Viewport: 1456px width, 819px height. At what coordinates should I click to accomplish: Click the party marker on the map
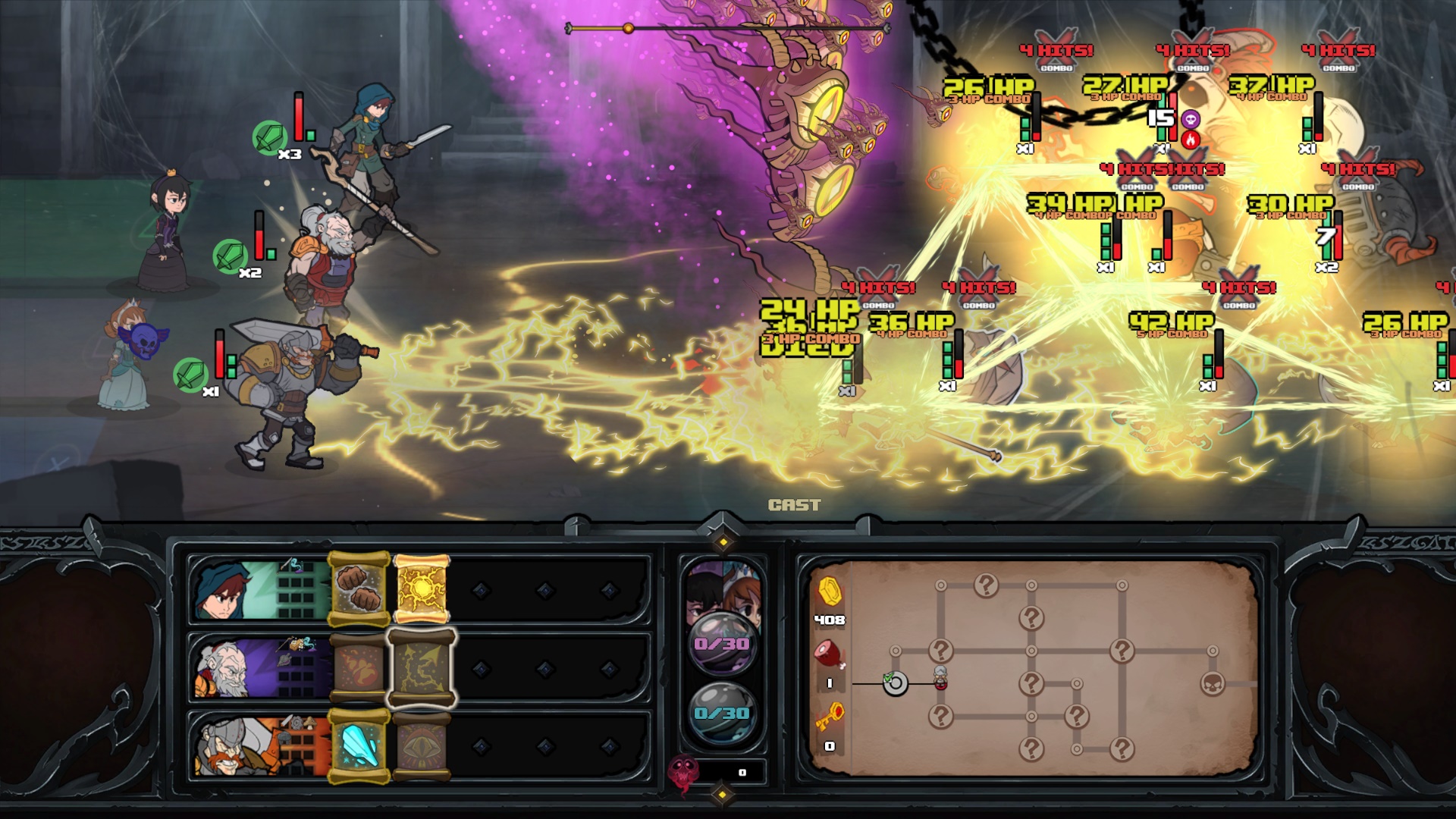tap(940, 677)
